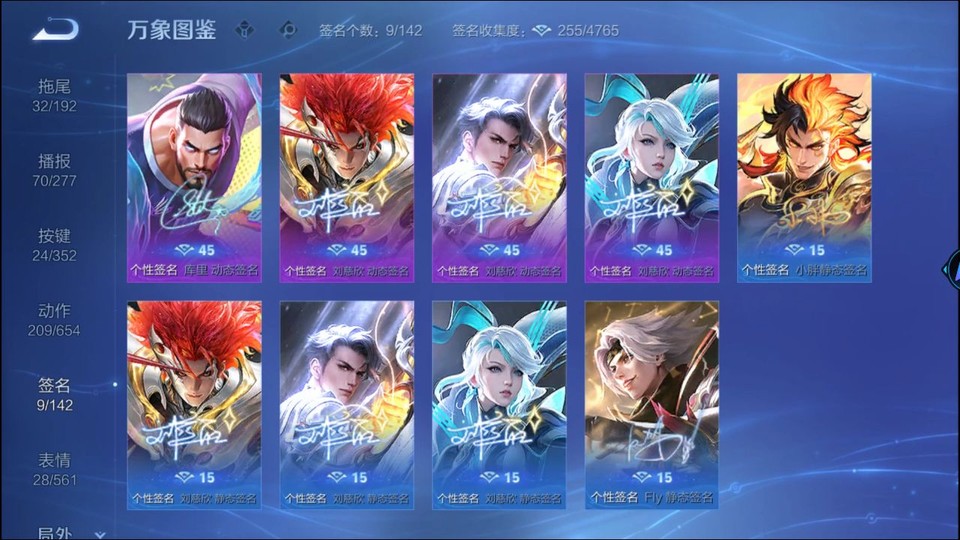Open the 小胖 静态签名 card
The image size is (960, 540).
coord(804,178)
